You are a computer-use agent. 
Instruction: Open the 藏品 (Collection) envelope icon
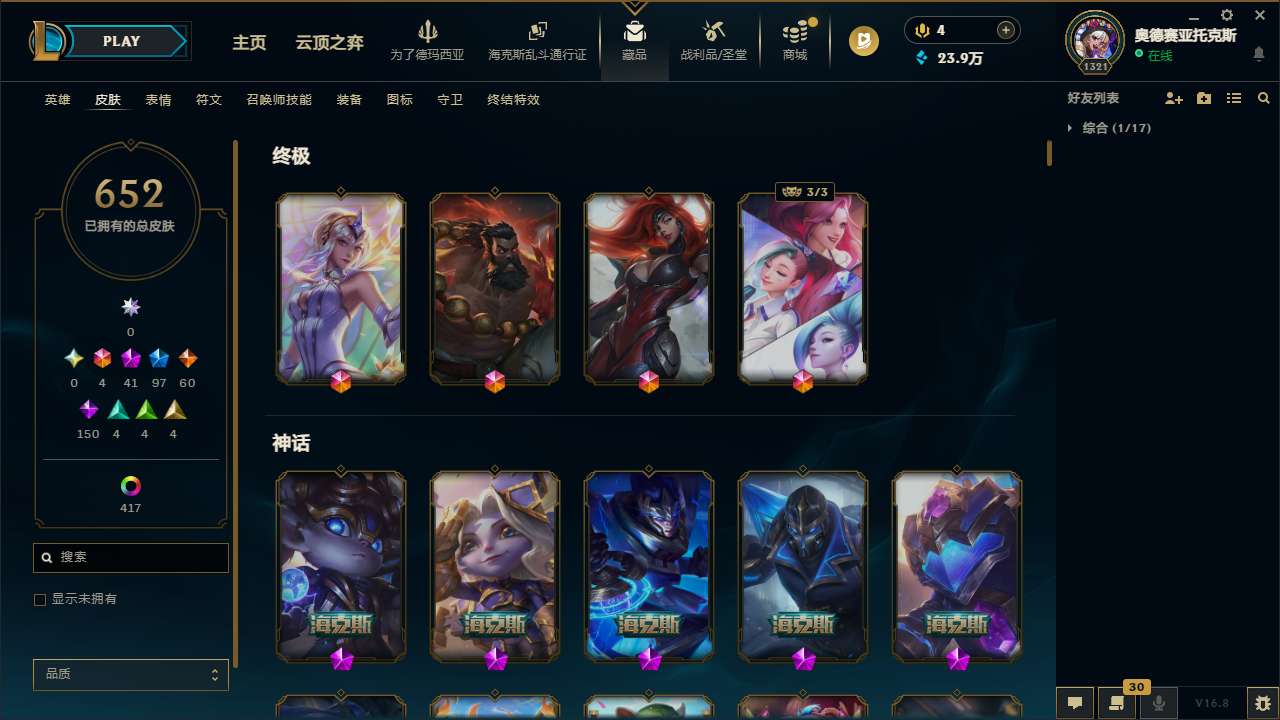pos(634,36)
